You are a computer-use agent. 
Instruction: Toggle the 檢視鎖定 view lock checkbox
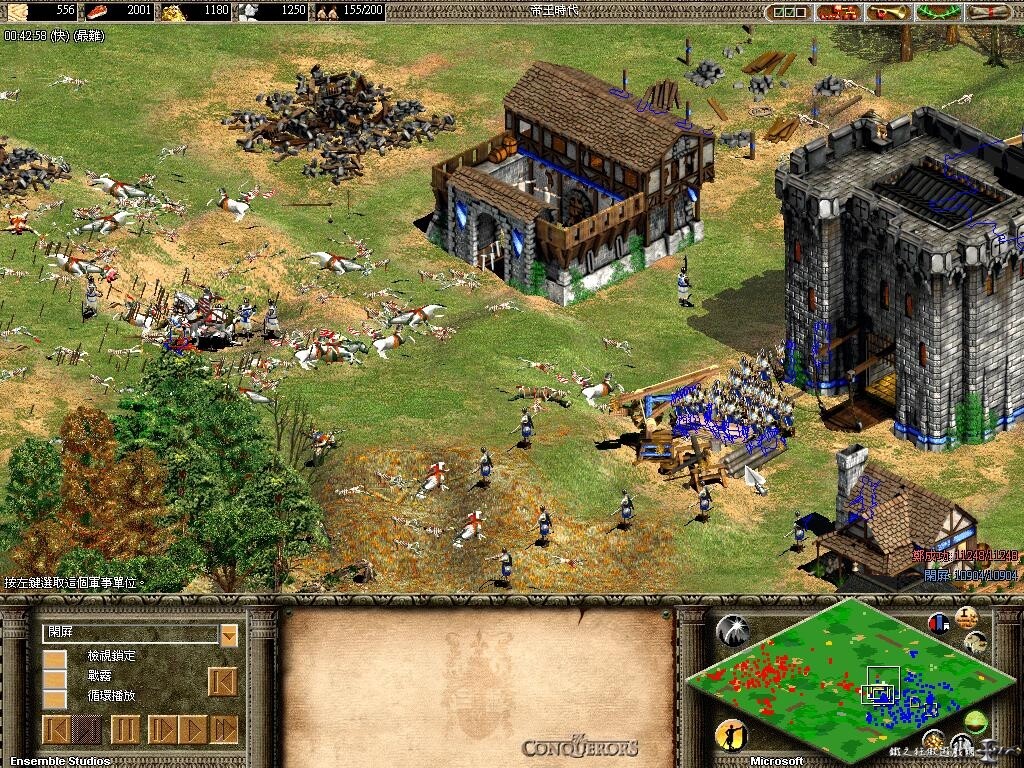tap(55, 659)
